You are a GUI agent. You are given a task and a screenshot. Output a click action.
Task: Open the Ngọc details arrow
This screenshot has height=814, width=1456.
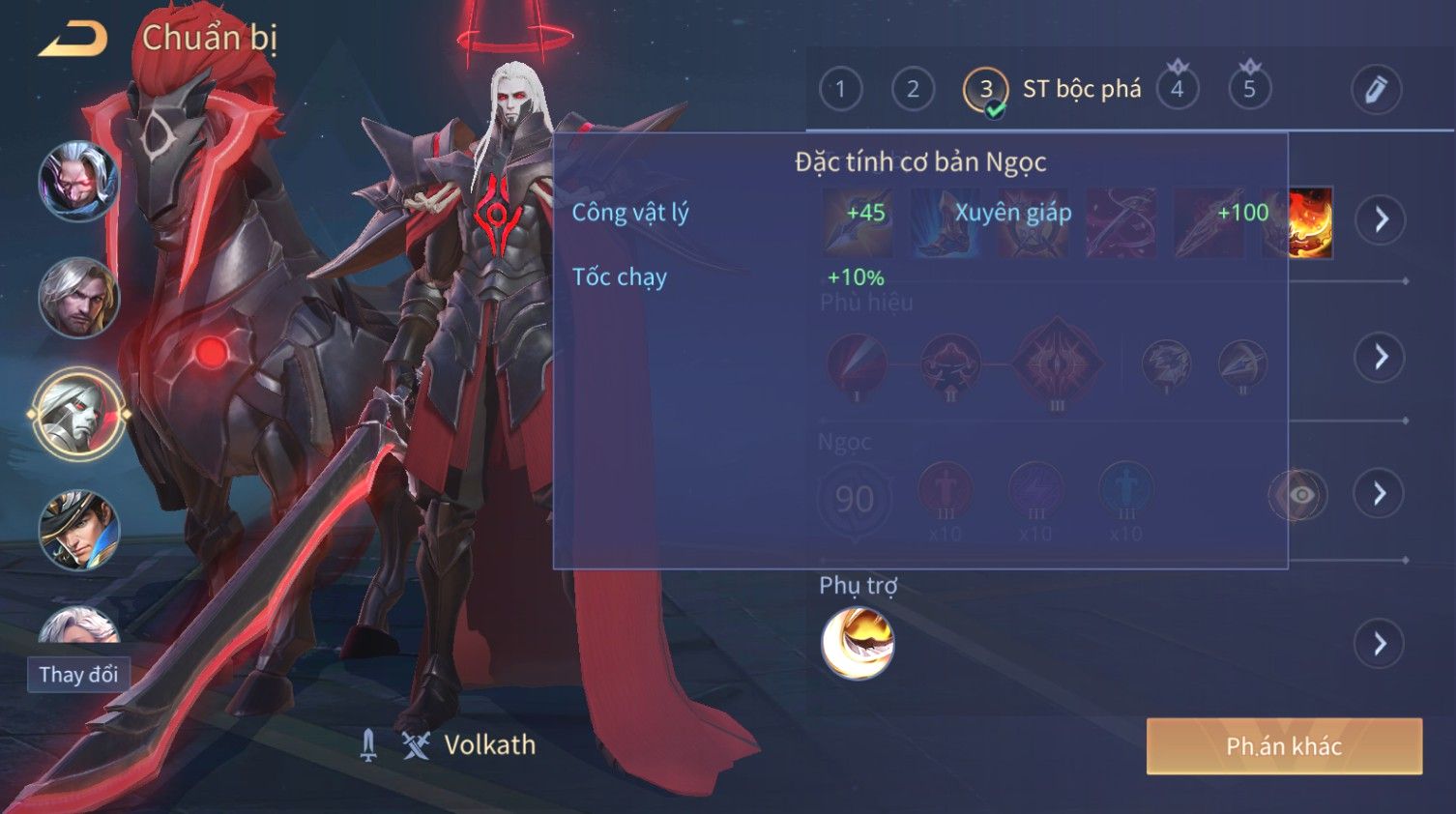[x=1380, y=494]
